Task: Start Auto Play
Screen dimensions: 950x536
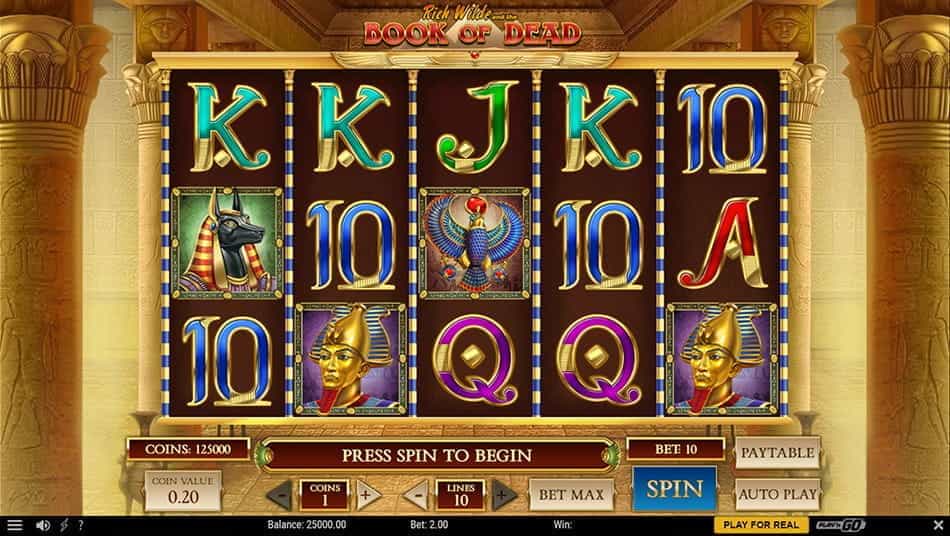Action: tap(777, 493)
